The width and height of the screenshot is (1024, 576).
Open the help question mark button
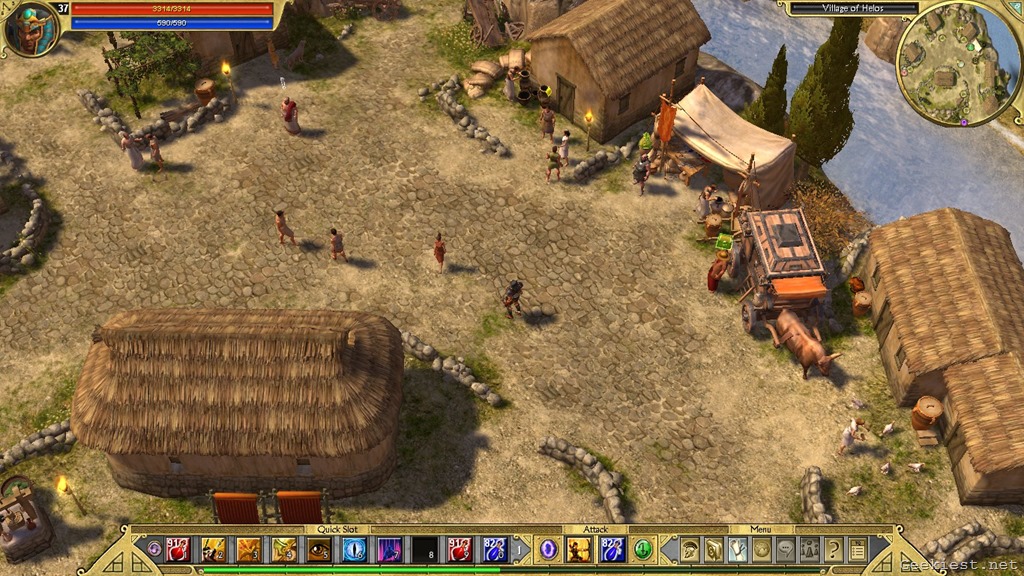(833, 549)
